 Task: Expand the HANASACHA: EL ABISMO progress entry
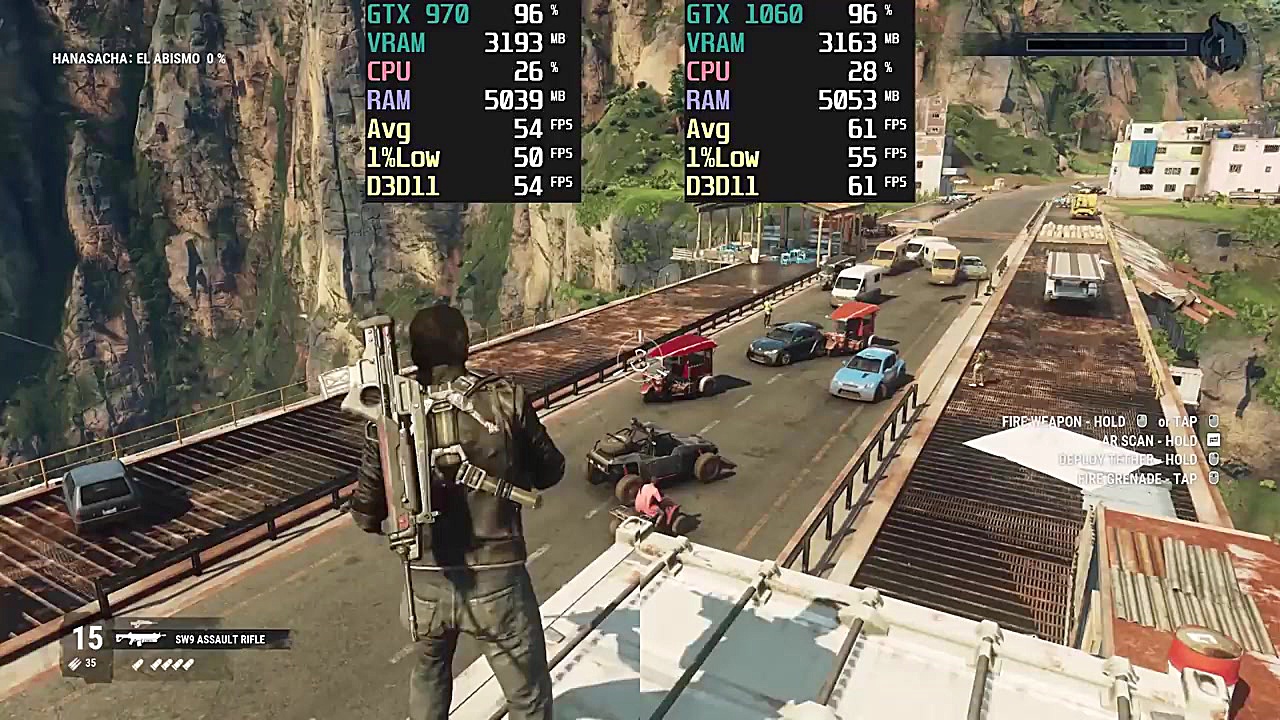[140, 58]
